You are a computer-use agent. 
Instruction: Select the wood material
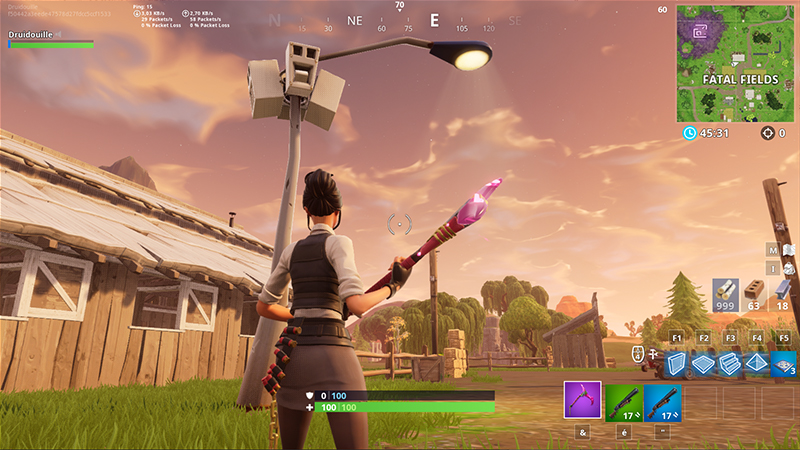725,293
